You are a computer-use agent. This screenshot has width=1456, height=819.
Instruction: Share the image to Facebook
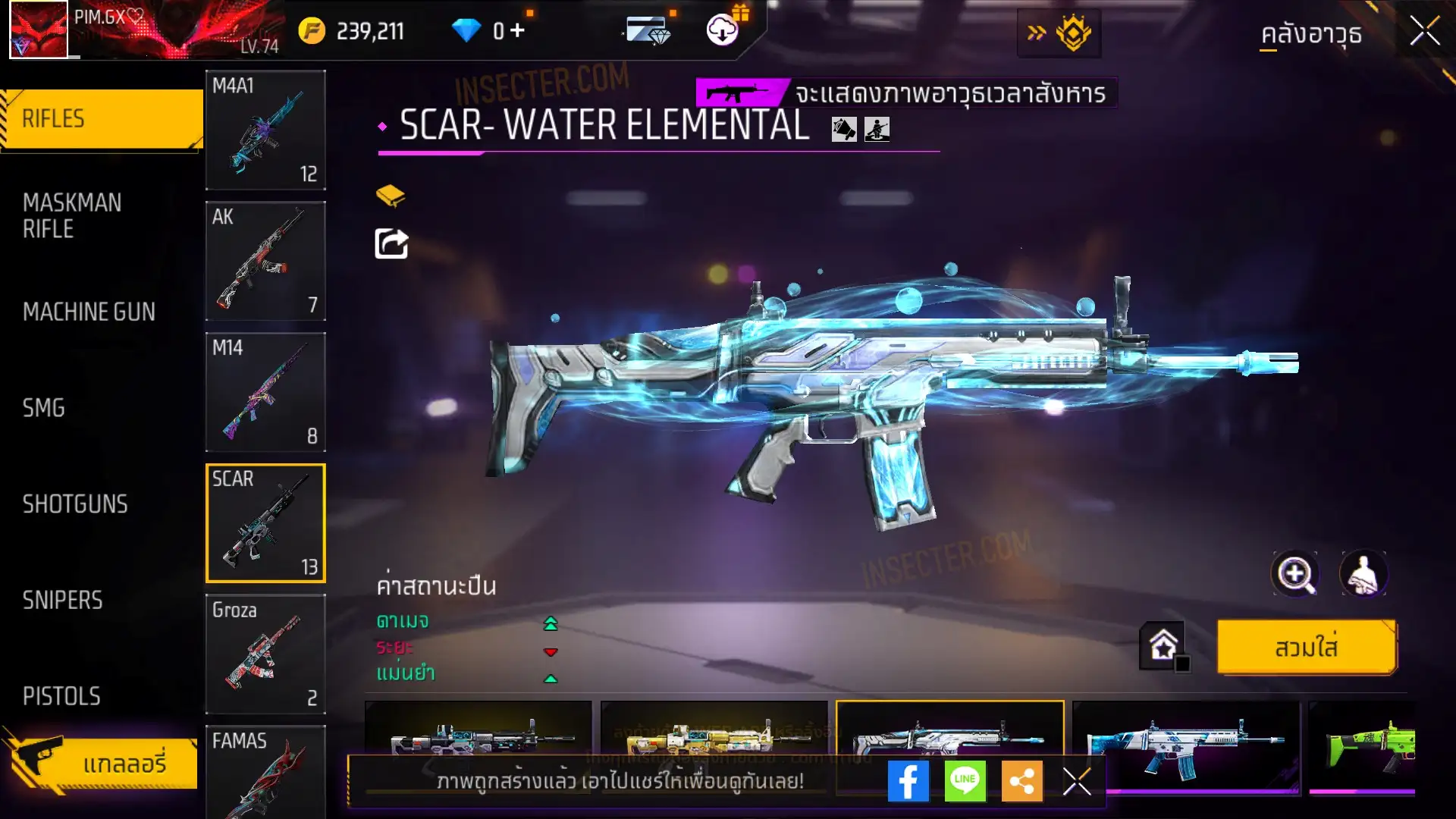click(908, 781)
